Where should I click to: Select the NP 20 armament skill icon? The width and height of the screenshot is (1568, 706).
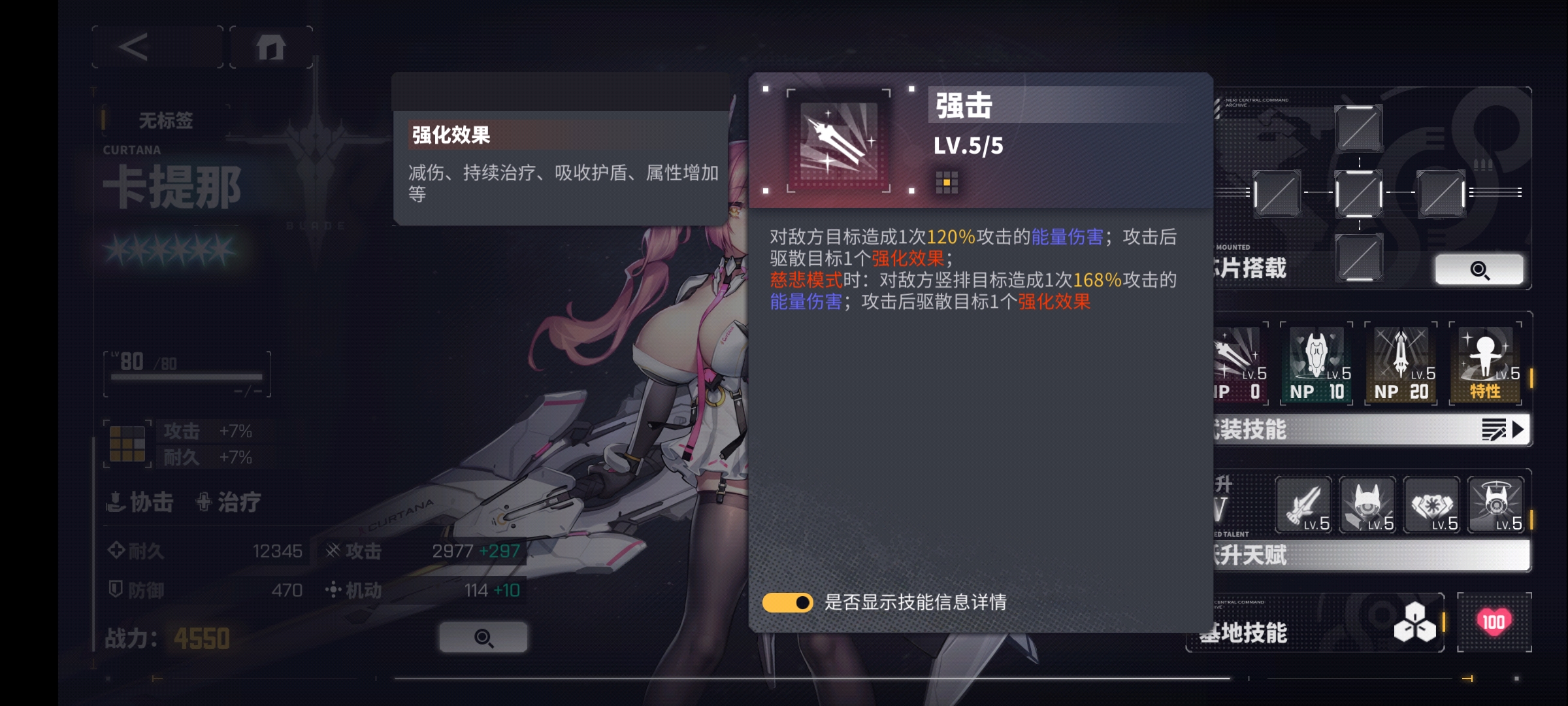click(1400, 363)
